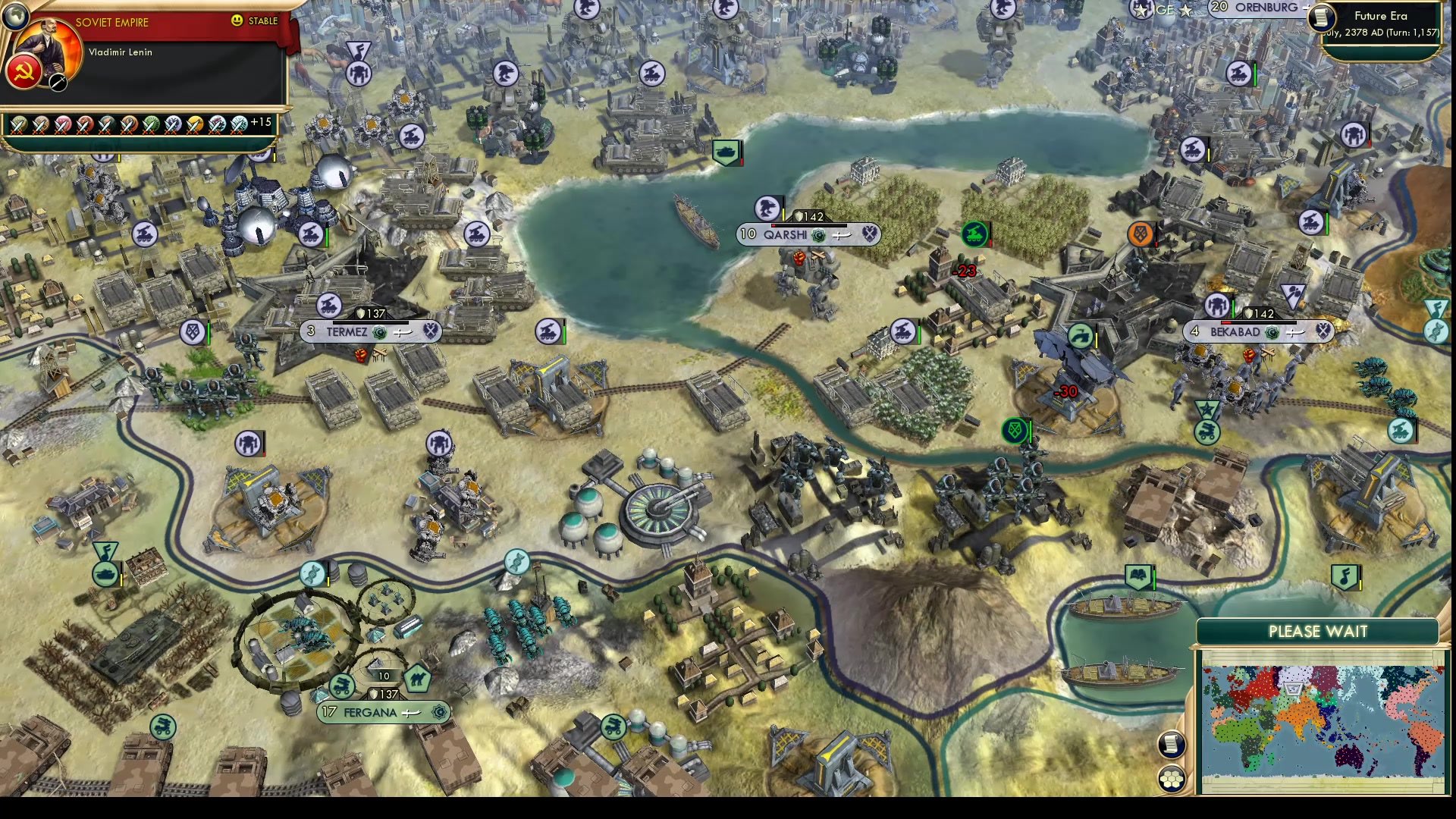
Task: Click the aircraft icon on the Qarshi city banner
Action: coord(842,235)
